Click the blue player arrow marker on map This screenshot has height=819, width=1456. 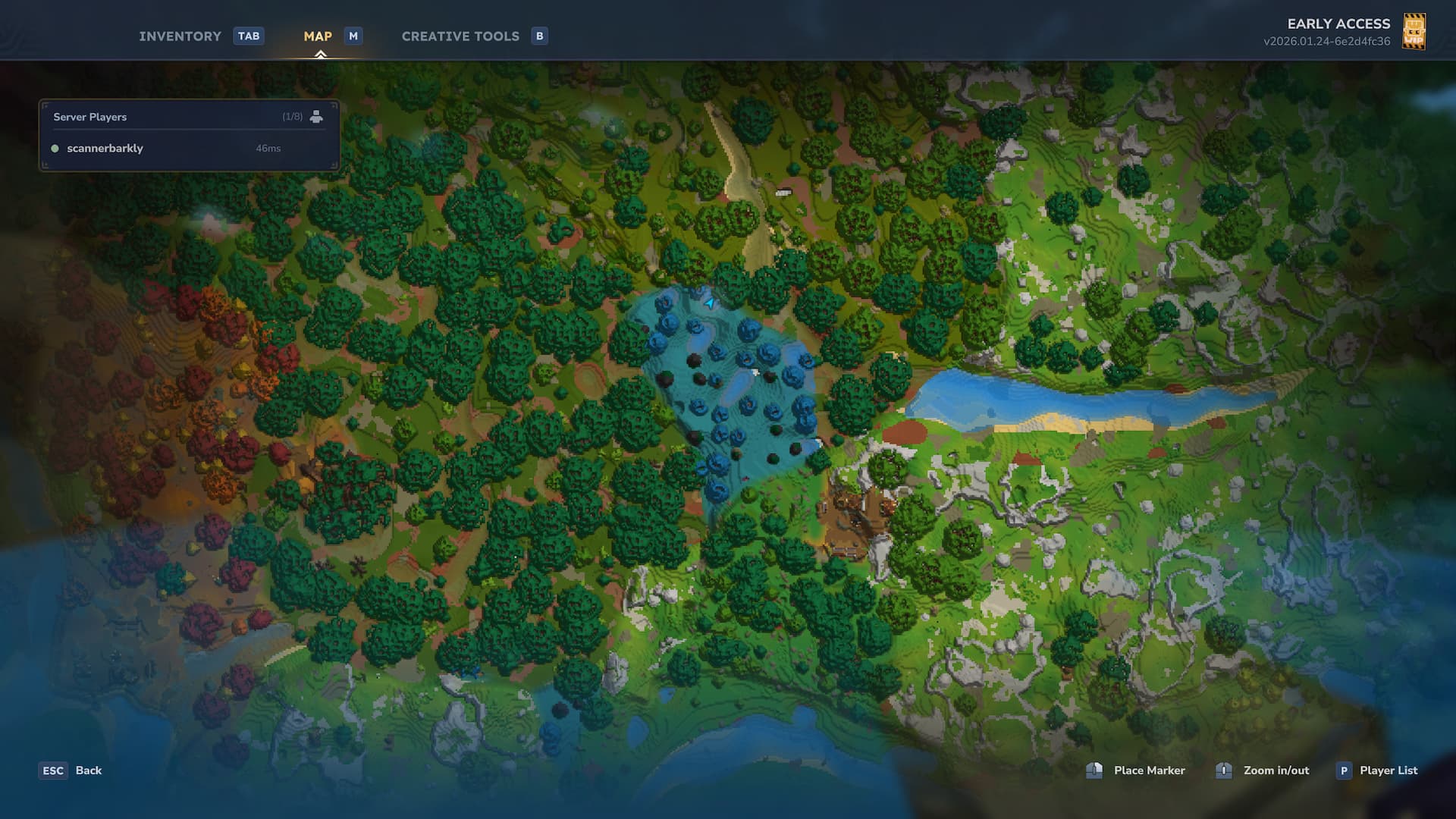(x=710, y=303)
